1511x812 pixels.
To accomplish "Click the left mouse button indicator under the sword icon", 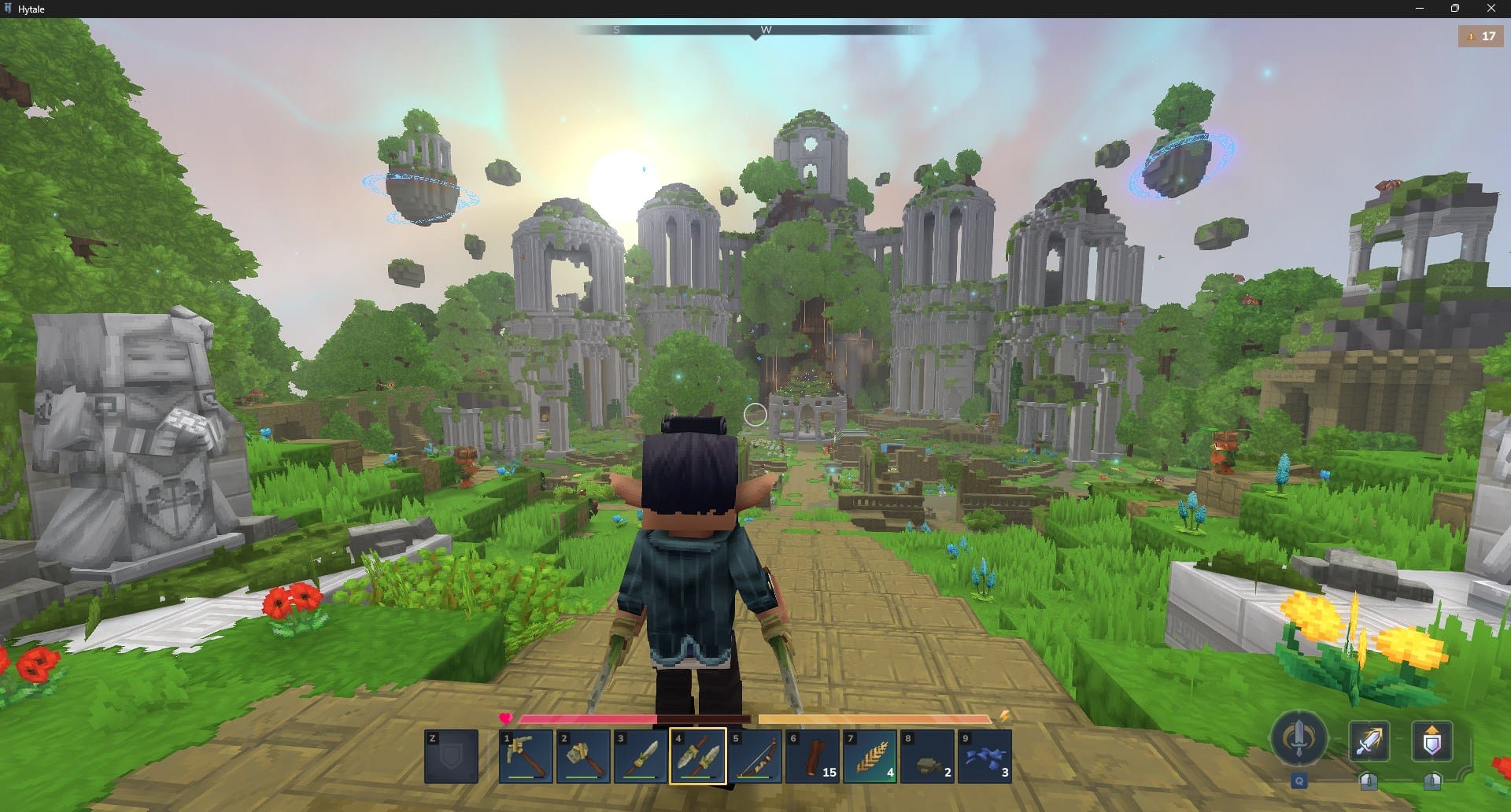I will [1369, 780].
